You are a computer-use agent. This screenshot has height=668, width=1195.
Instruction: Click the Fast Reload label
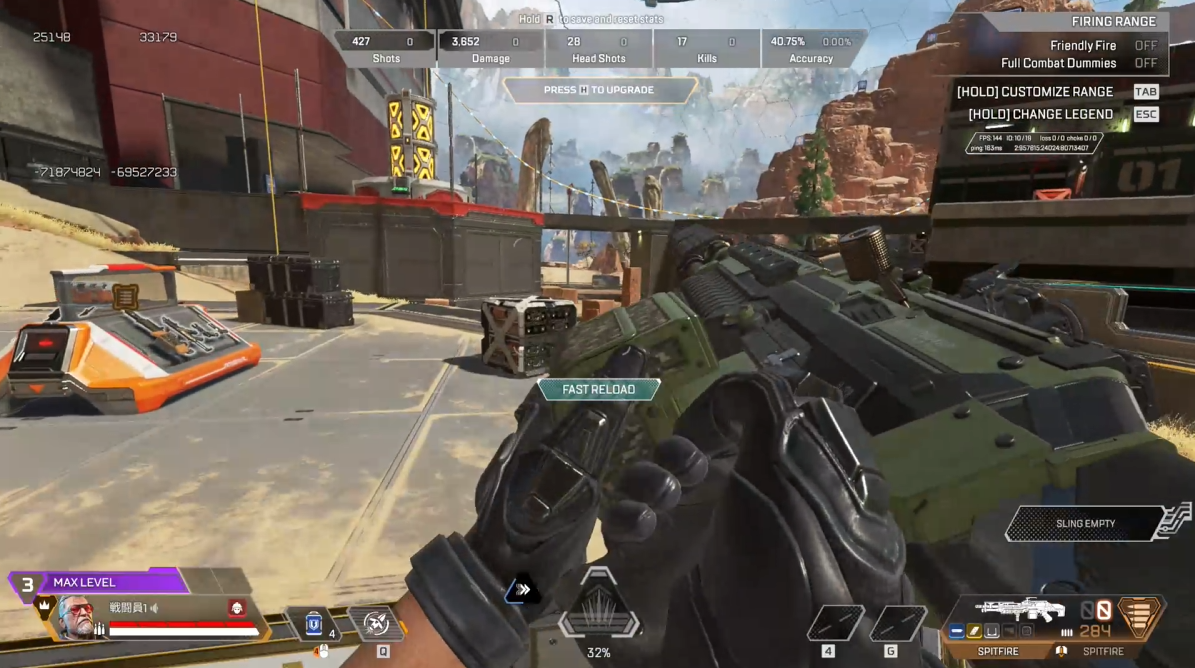tap(598, 389)
